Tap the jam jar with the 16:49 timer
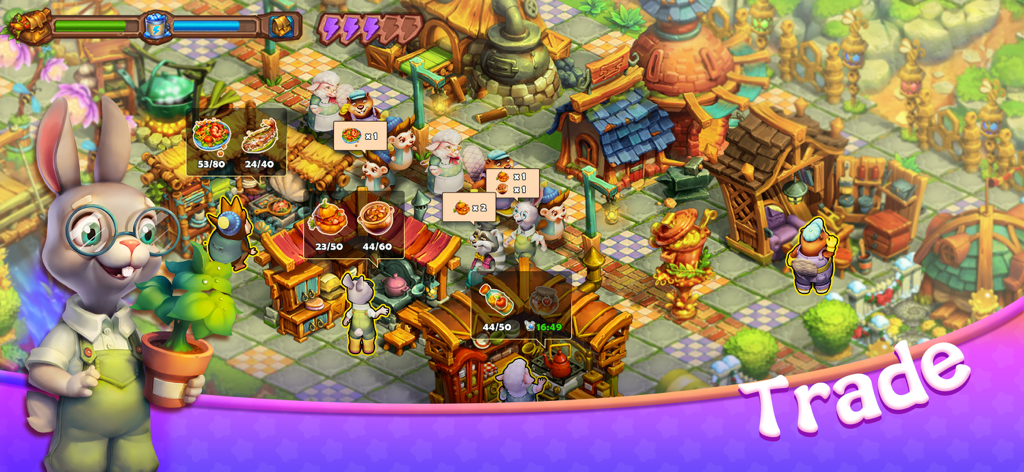 (544, 300)
